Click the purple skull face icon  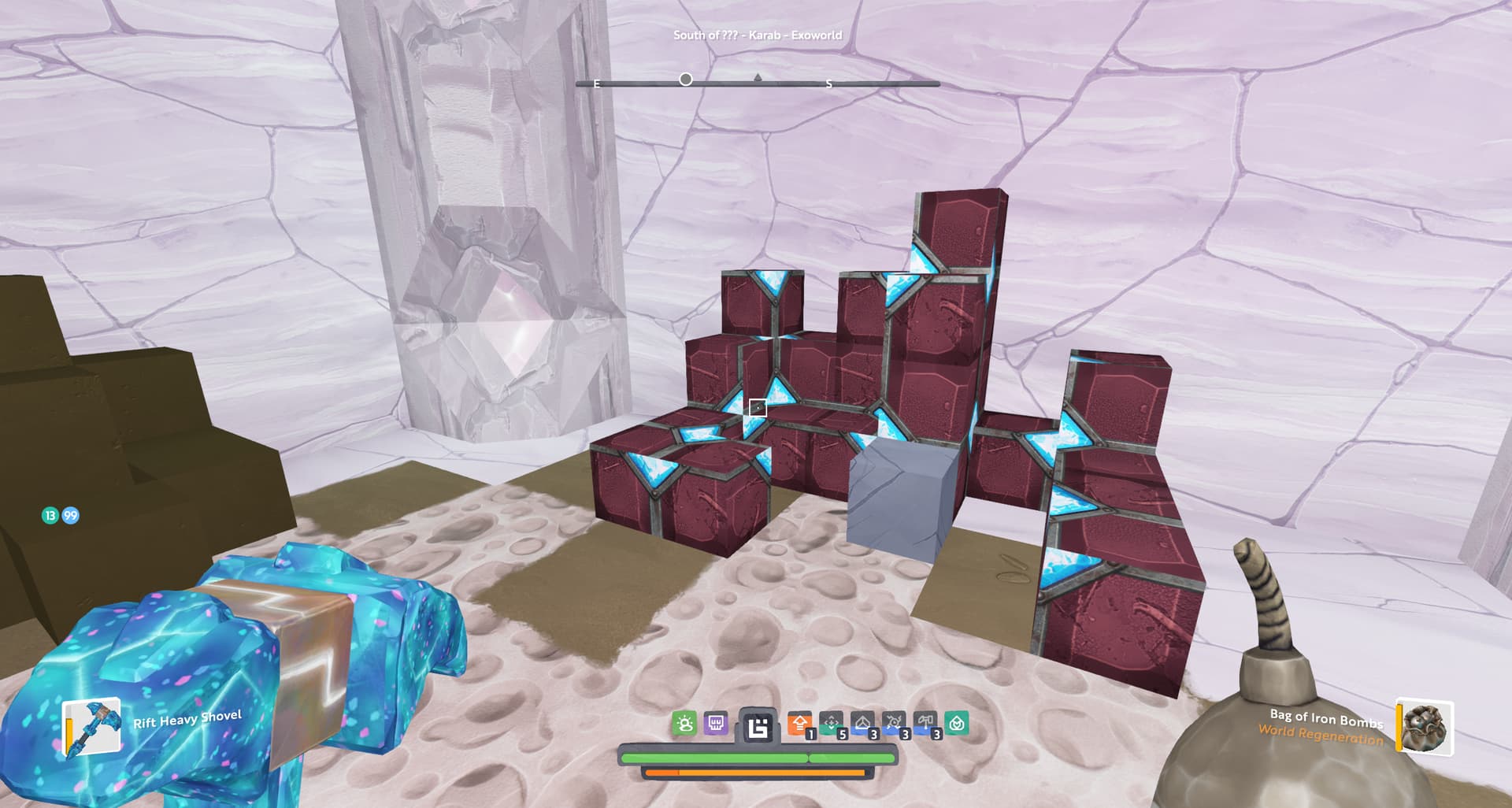716,723
